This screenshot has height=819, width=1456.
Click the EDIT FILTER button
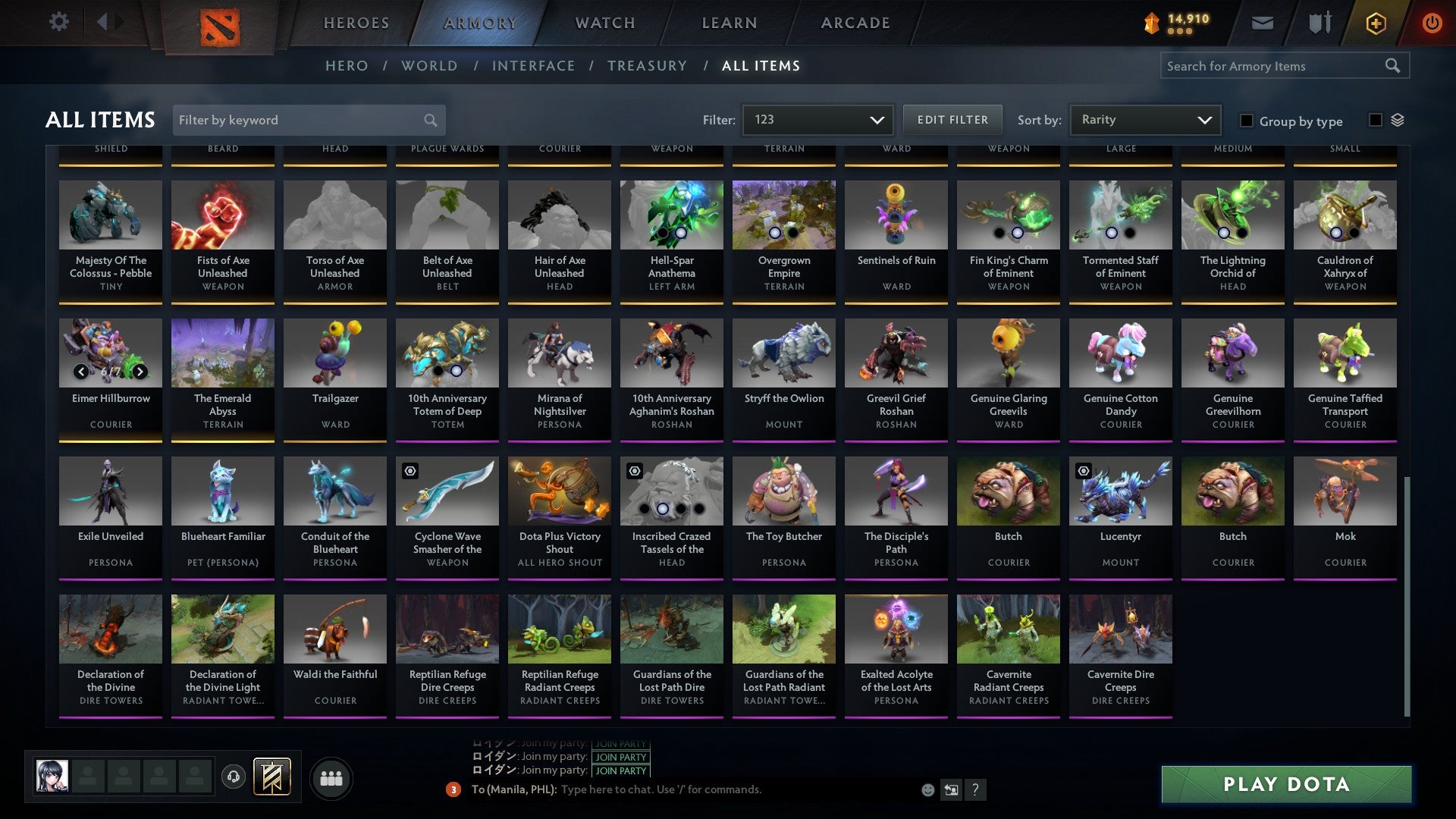[x=952, y=119]
